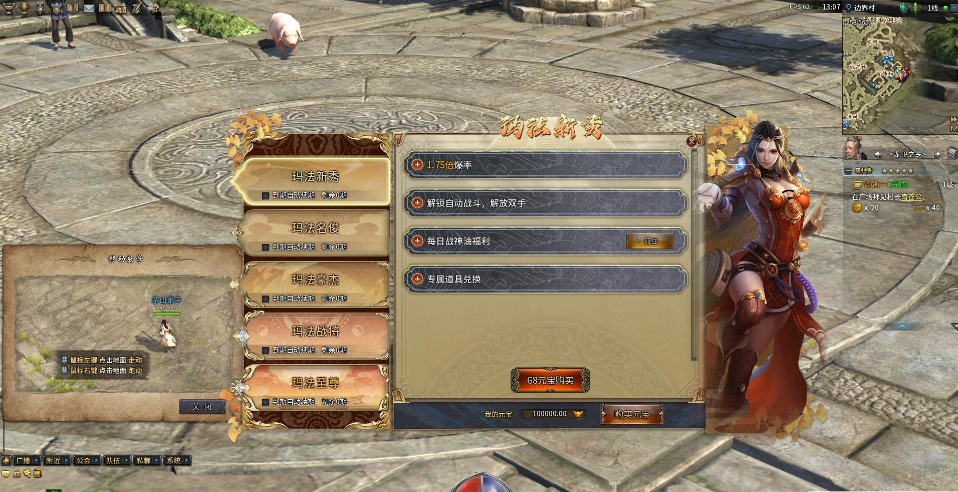Close the 玛法新秀 privilege window
Viewport: 958px width, 492px height.
tap(692, 141)
